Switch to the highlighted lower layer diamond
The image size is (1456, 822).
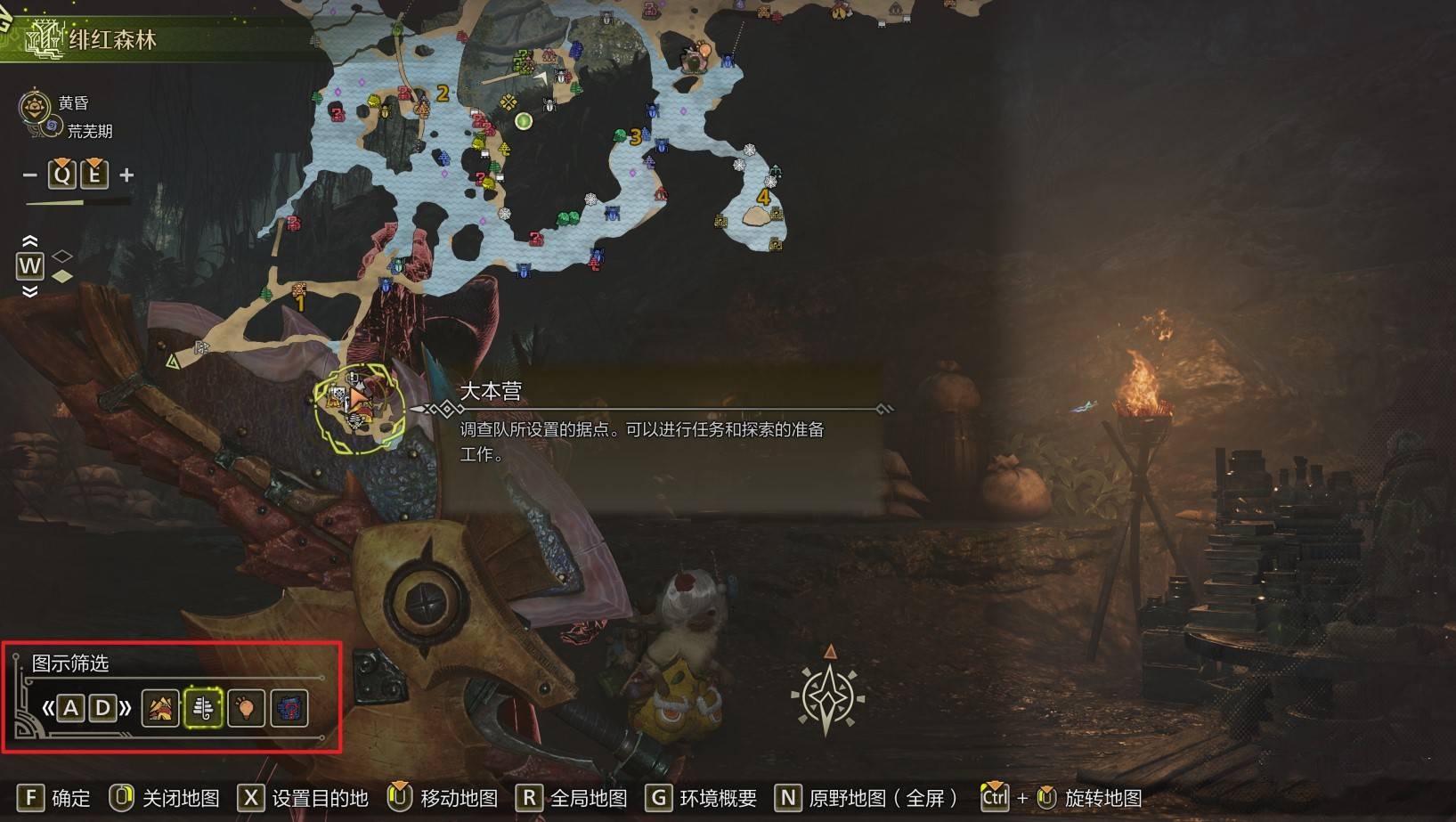point(61,276)
